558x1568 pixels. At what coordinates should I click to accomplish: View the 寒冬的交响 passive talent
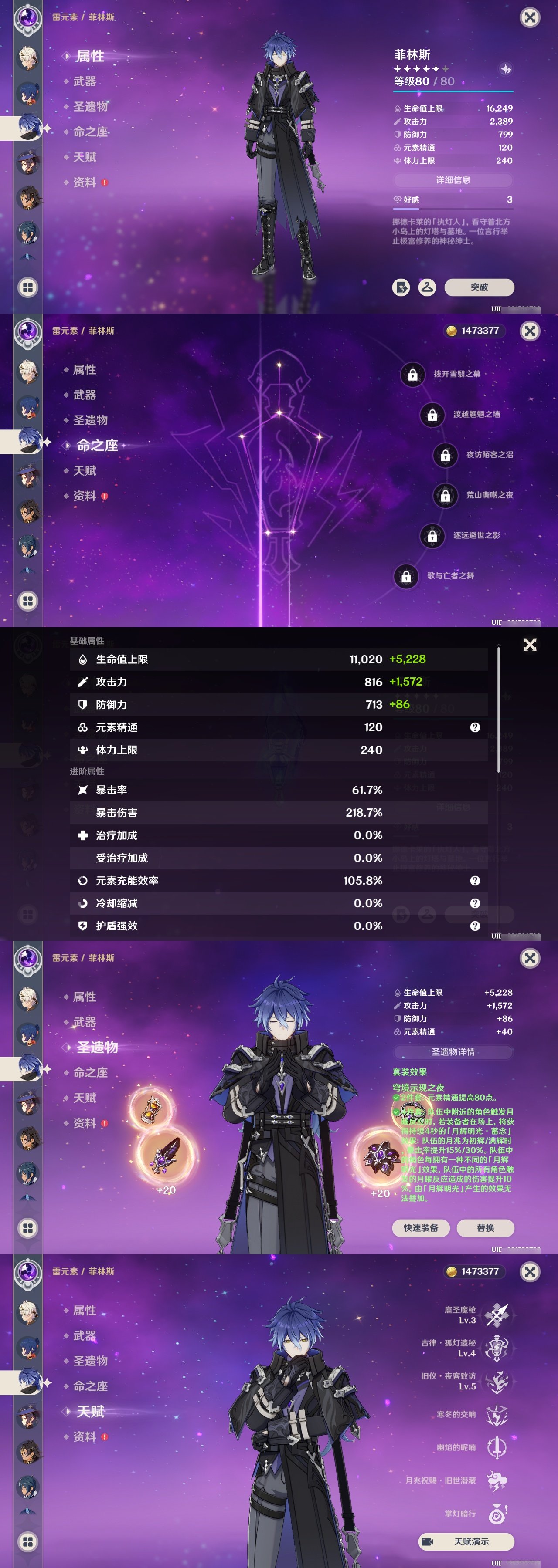pyautogui.click(x=497, y=1415)
